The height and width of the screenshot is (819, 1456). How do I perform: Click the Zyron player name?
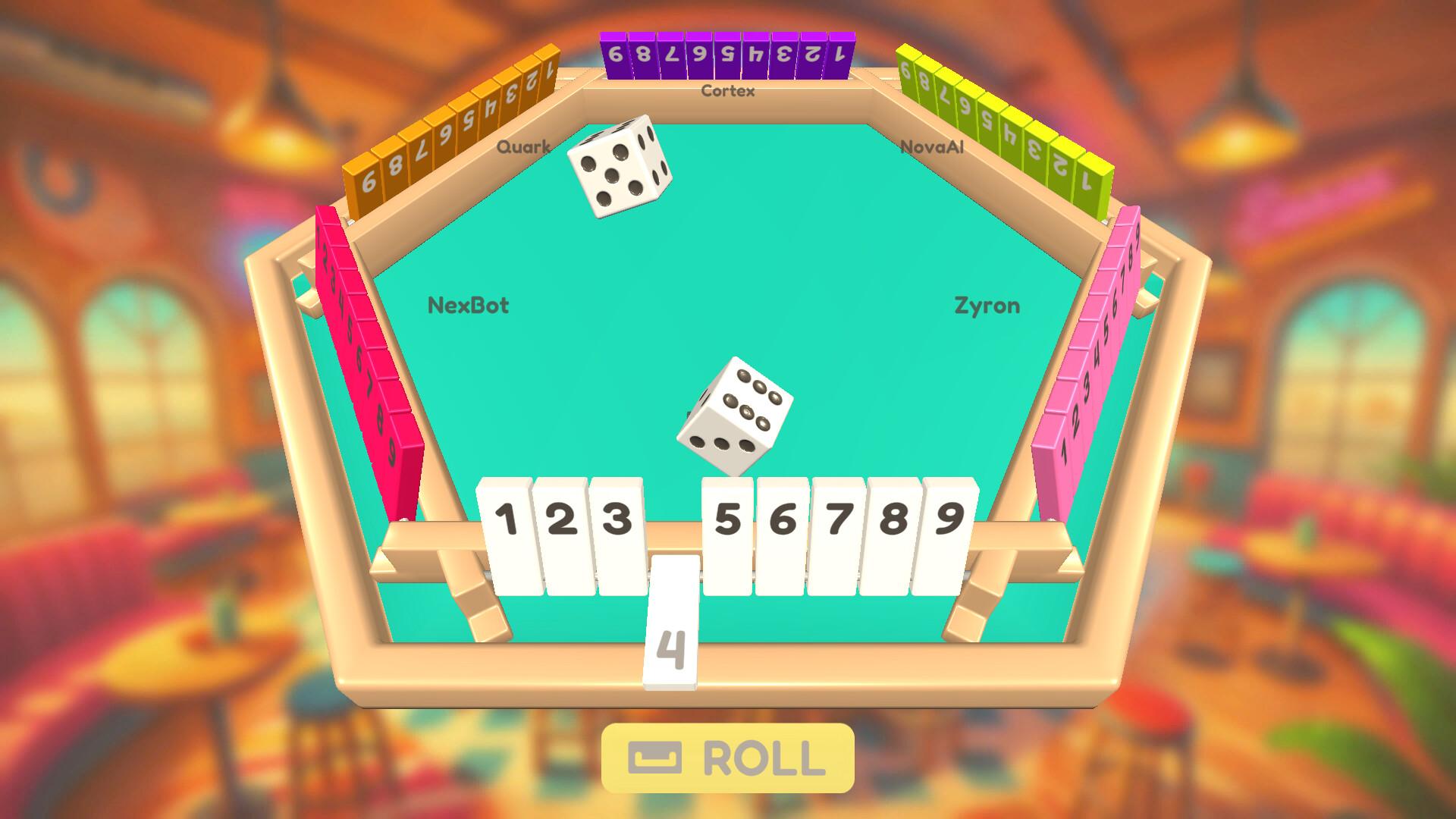click(x=987, y=306)
